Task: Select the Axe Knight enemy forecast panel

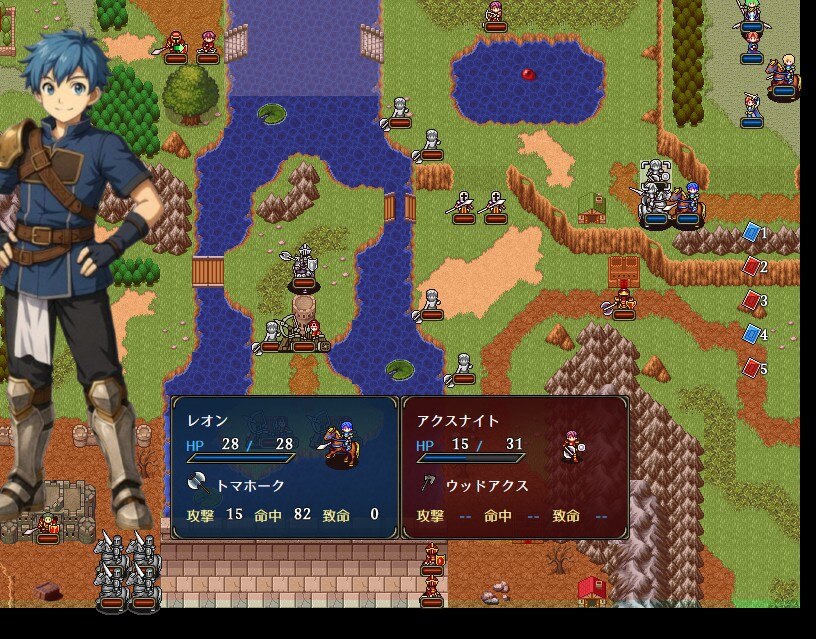Action: (x=515, y=467)
